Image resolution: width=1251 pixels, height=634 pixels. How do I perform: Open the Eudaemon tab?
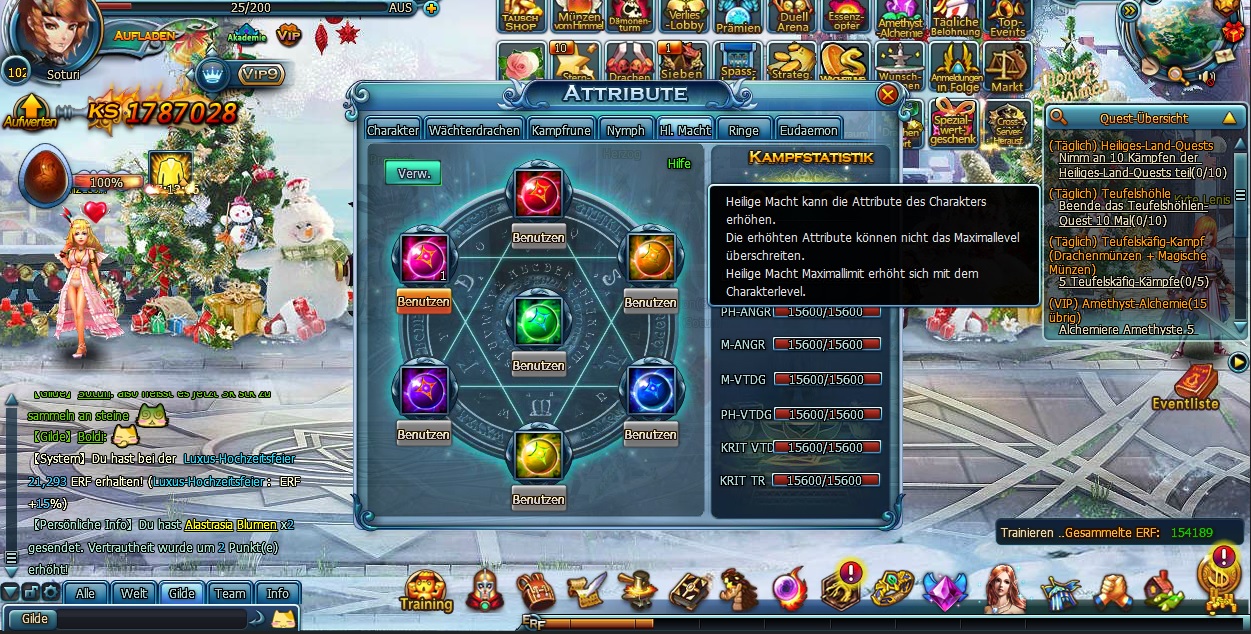coord(808,130)
